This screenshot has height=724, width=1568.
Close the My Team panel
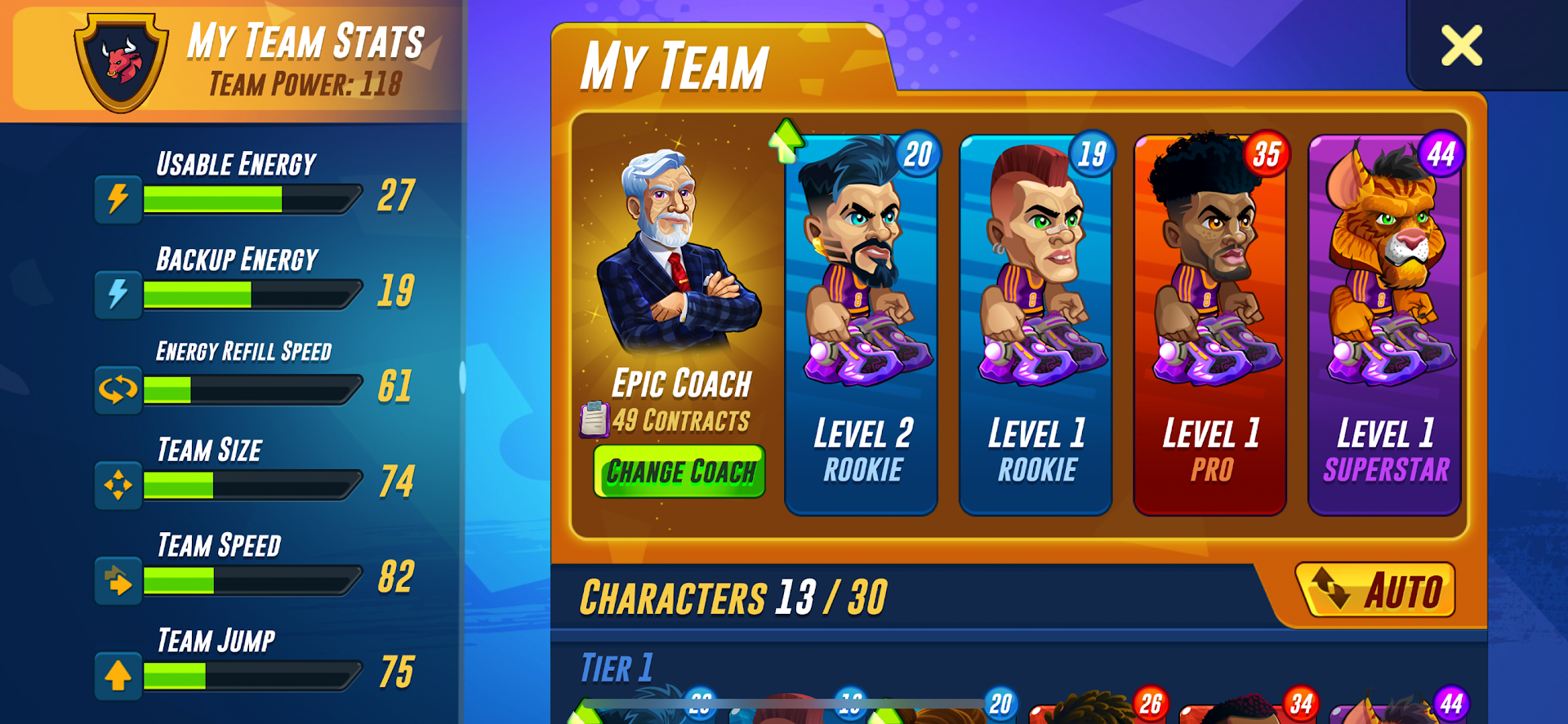click(1461, 45)
